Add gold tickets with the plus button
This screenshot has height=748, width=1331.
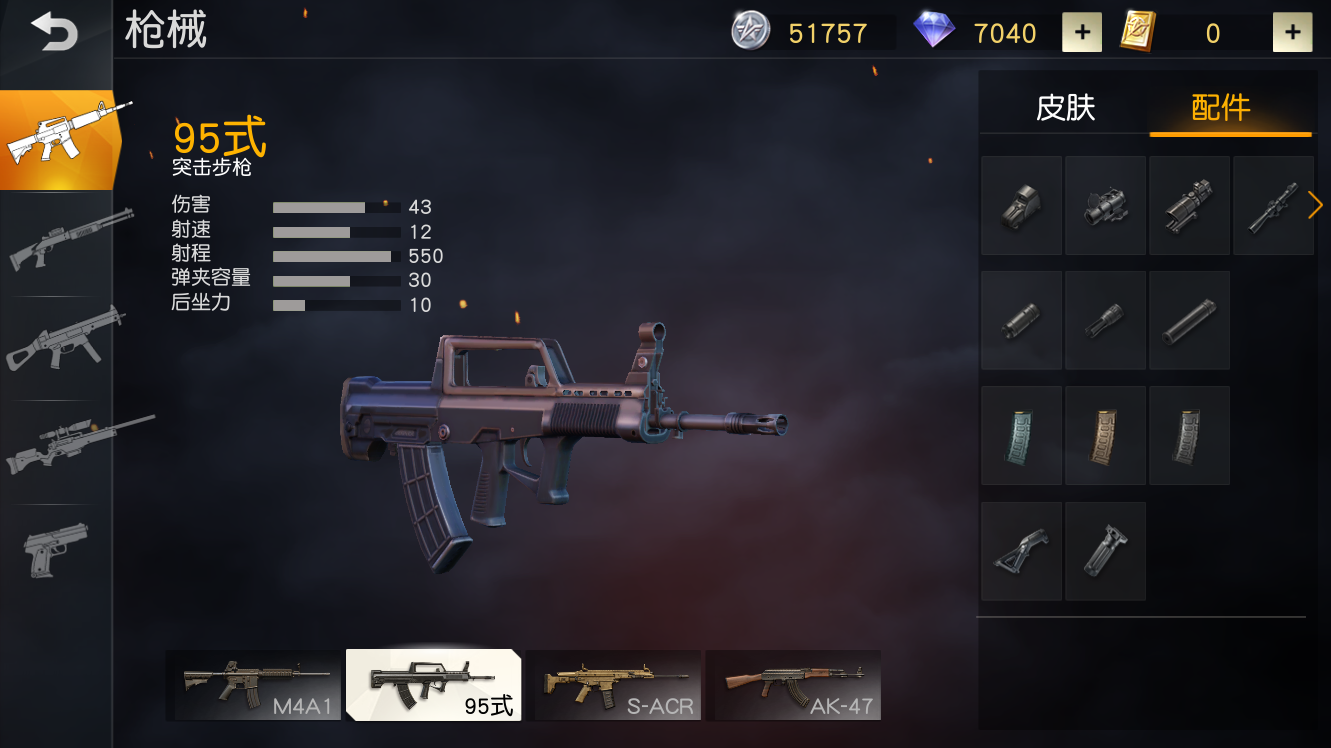(1292, 33)
